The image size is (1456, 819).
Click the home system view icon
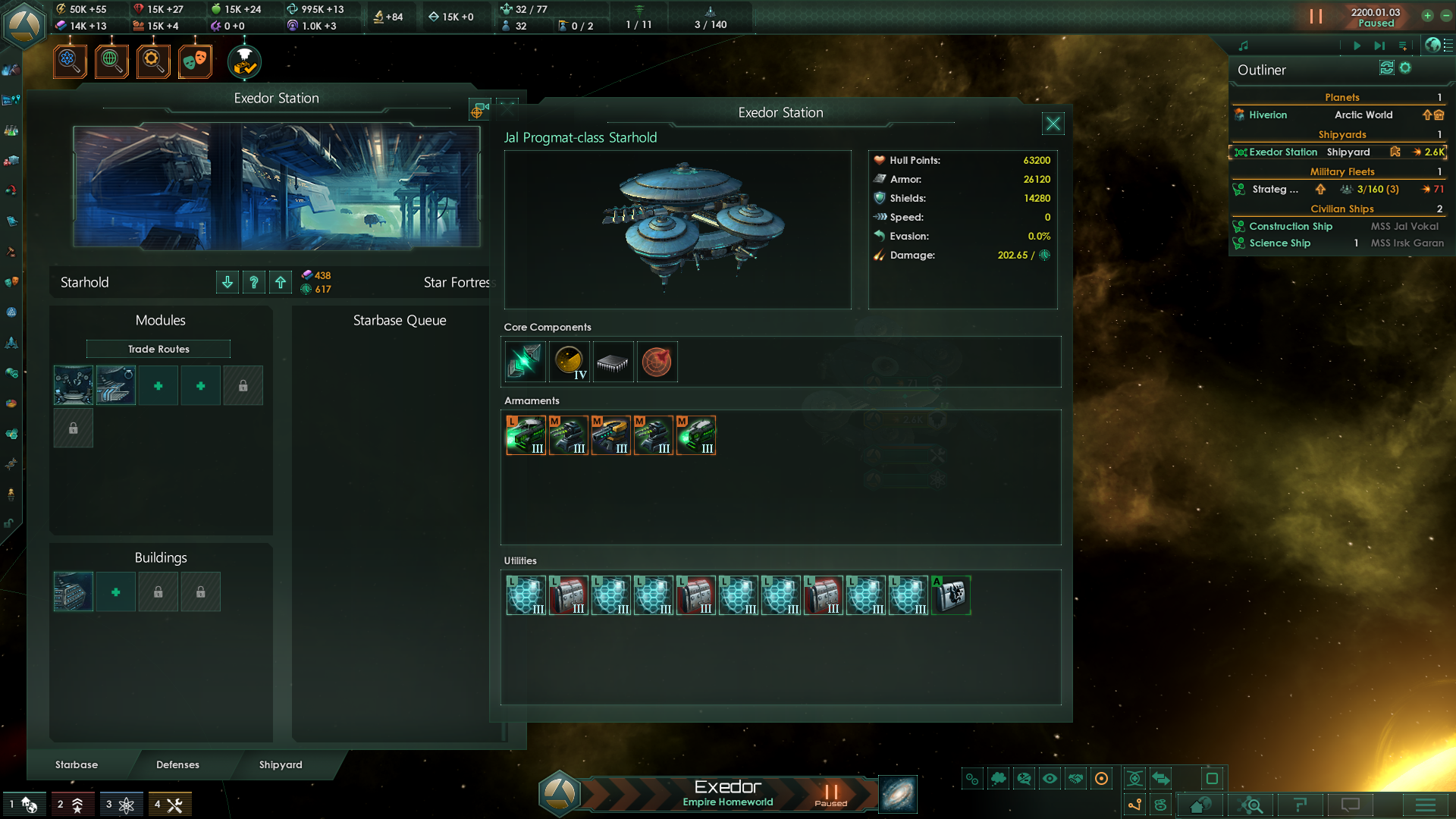[1200, 805]
